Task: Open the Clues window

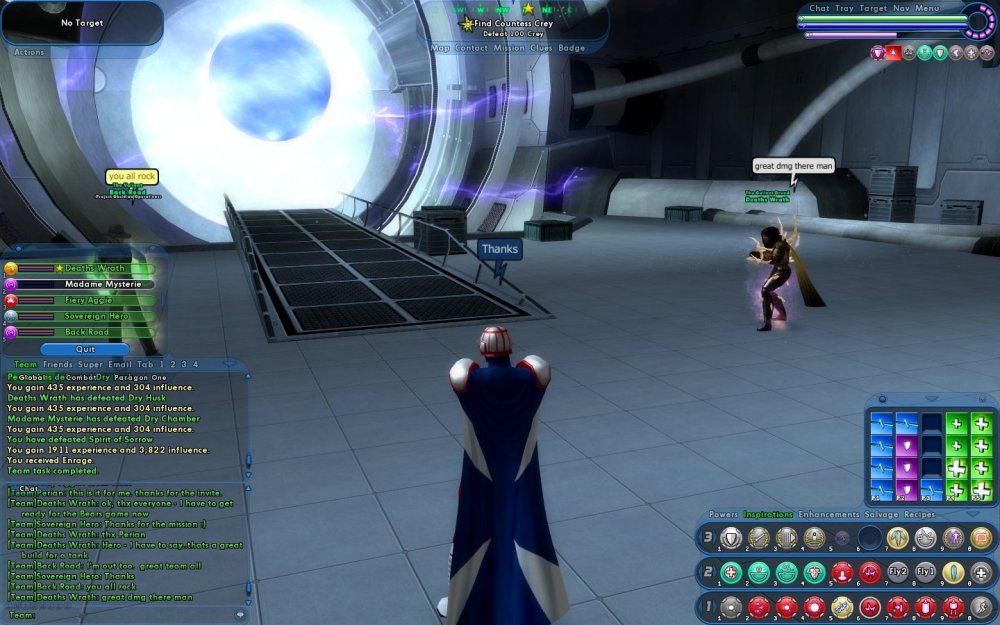Action: (543, 48)
